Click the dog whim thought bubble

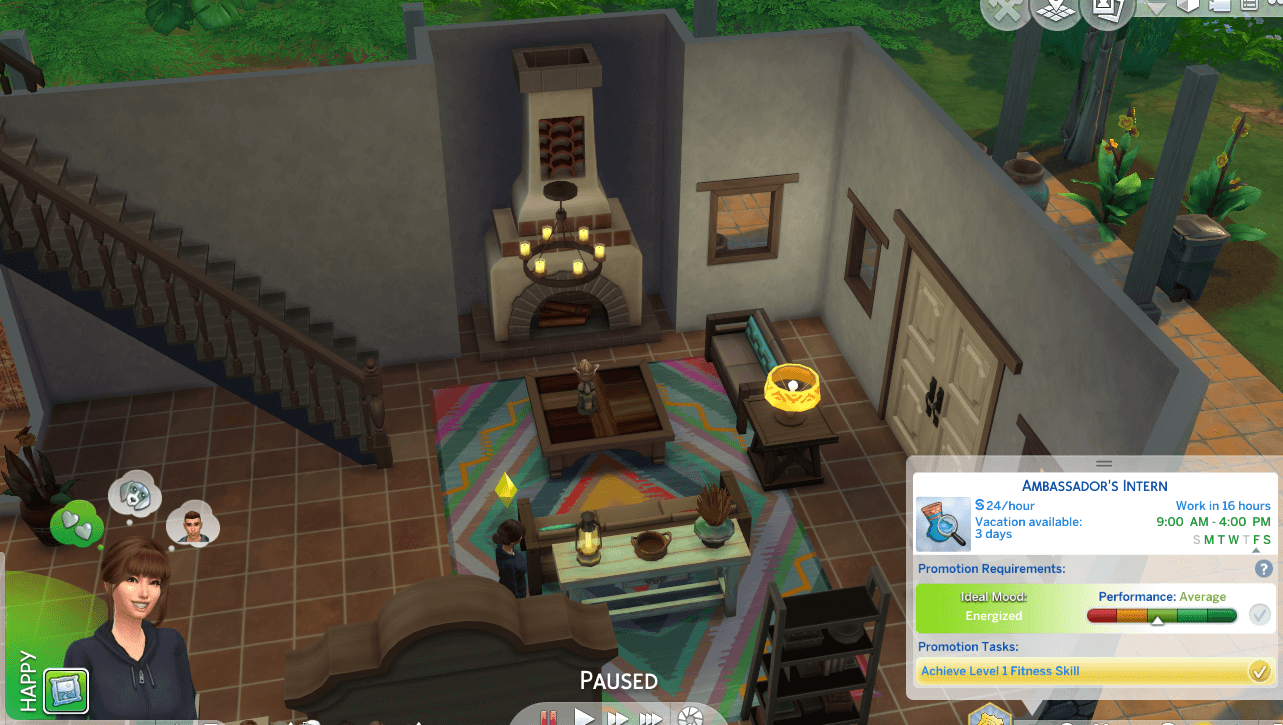coord(133,492)
